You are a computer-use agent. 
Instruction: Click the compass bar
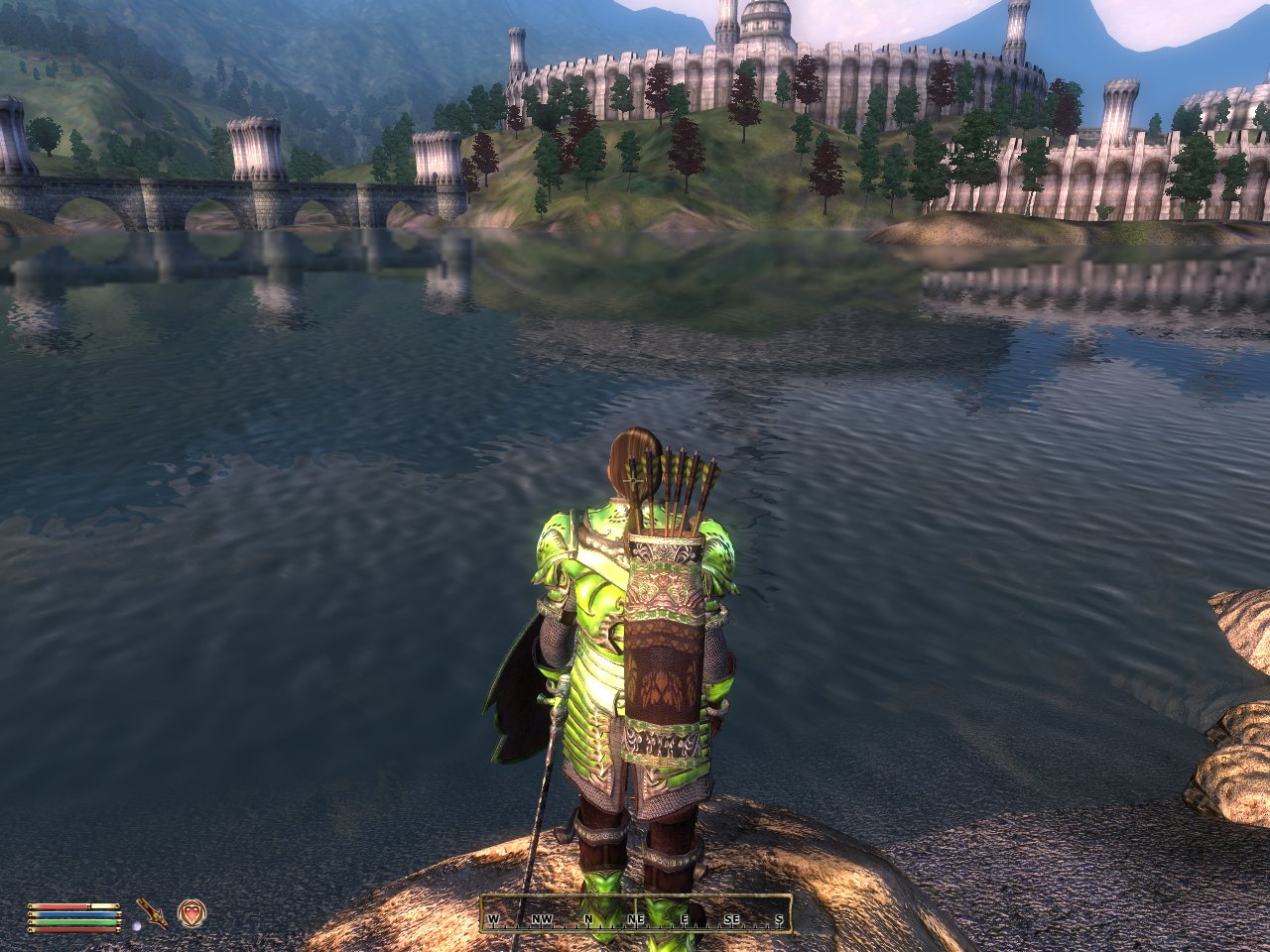[x=635, y=914]
